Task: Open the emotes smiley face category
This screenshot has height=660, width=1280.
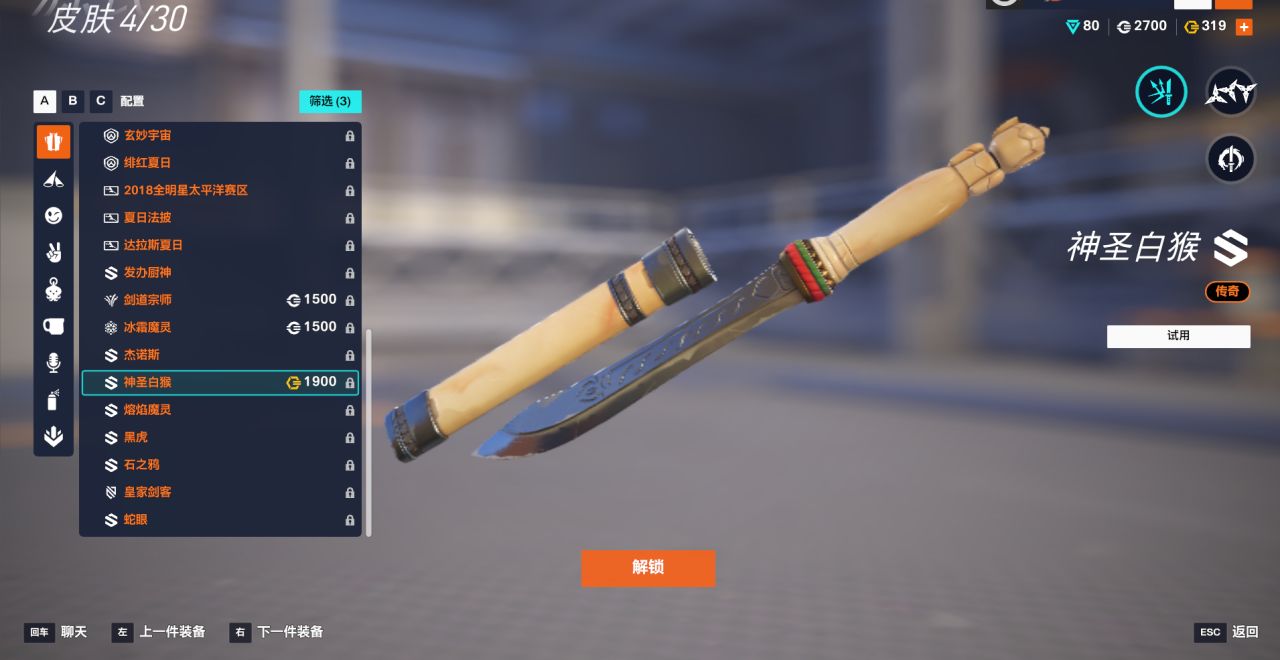Action: pos(53,216)
